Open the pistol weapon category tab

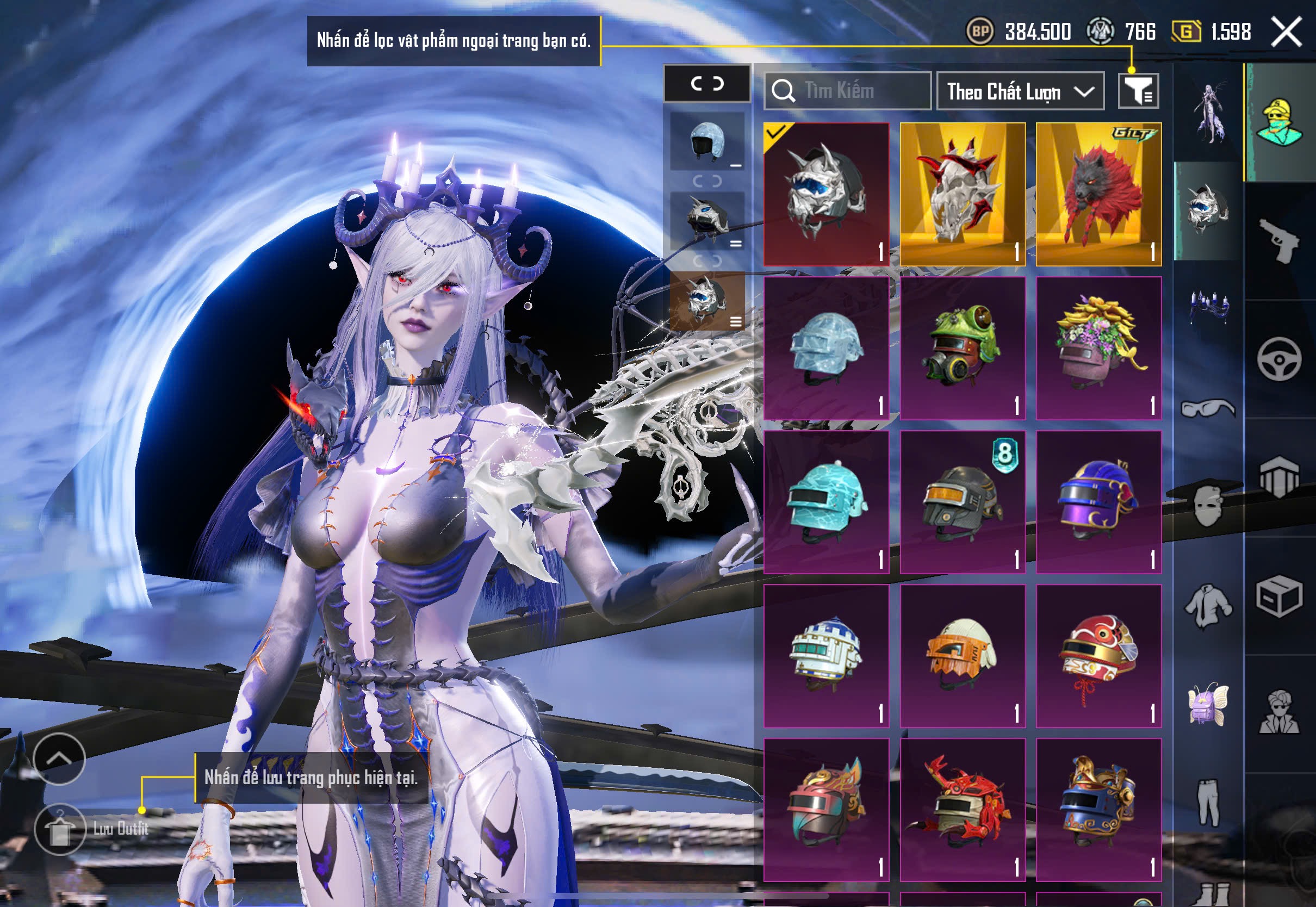click(x=1279, y=240)
